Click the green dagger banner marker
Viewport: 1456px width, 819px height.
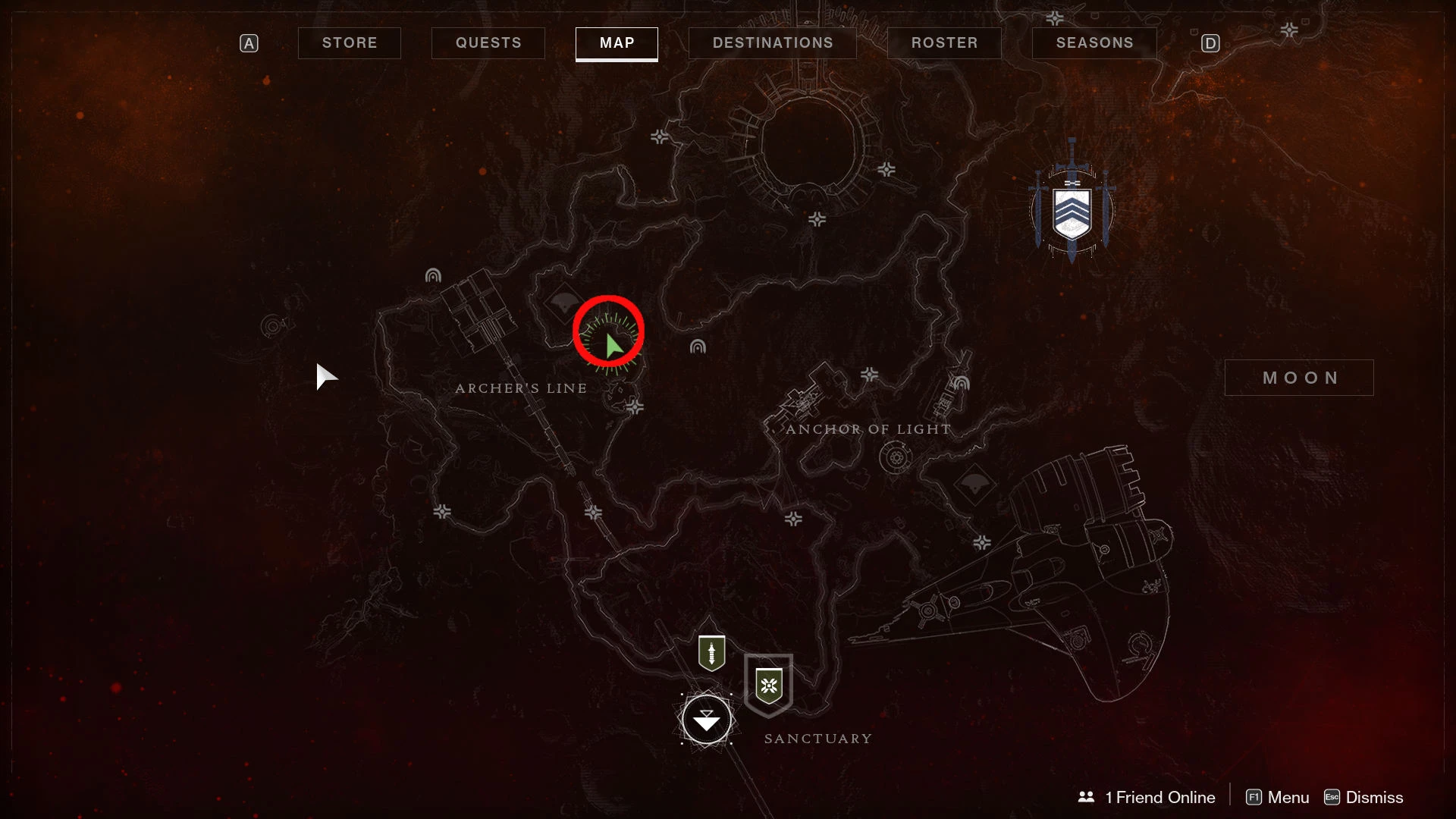pyautogui.click(x=711, y=653)
